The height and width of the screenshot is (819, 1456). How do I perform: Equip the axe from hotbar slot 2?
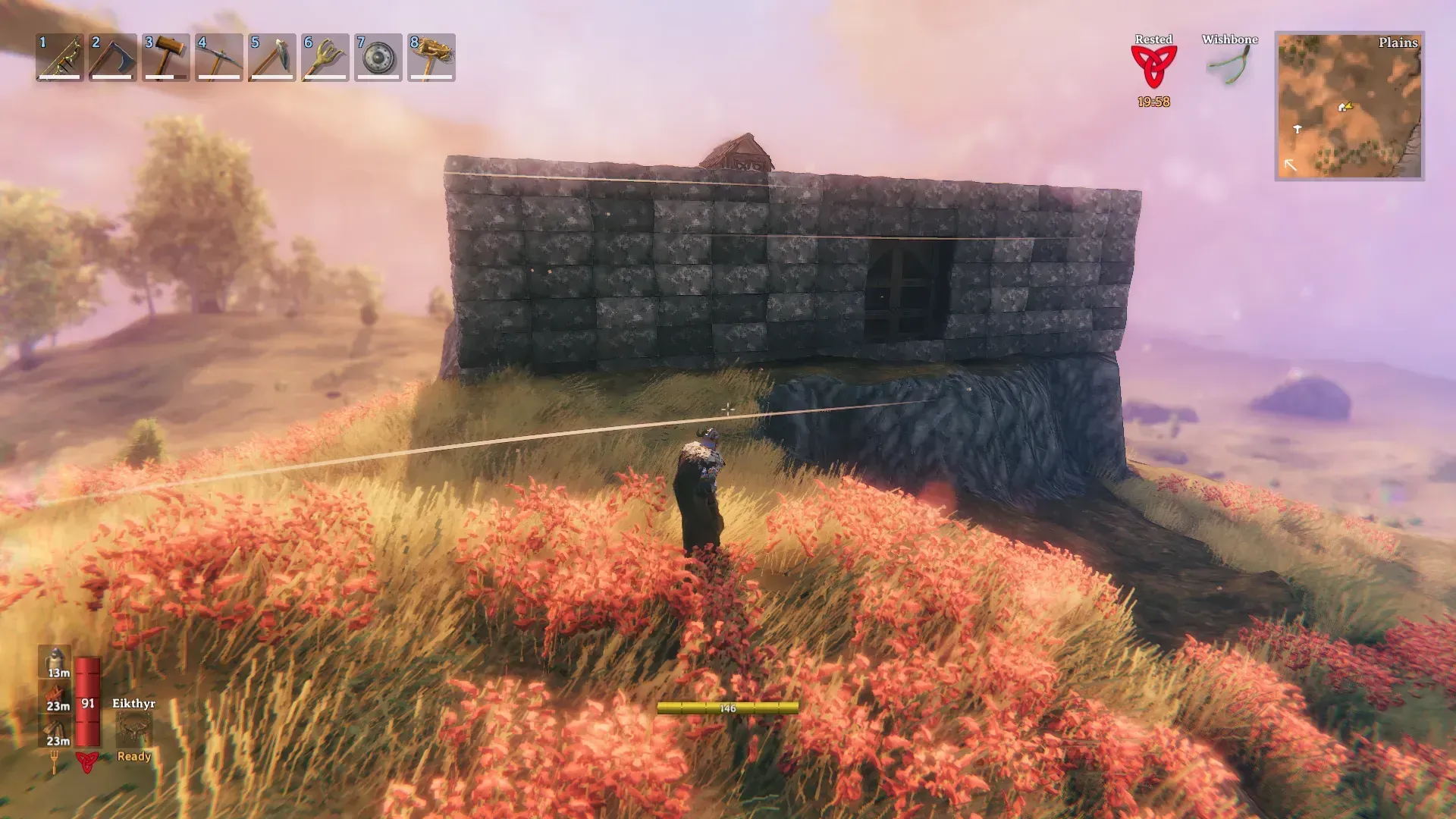tap(113, 57)
